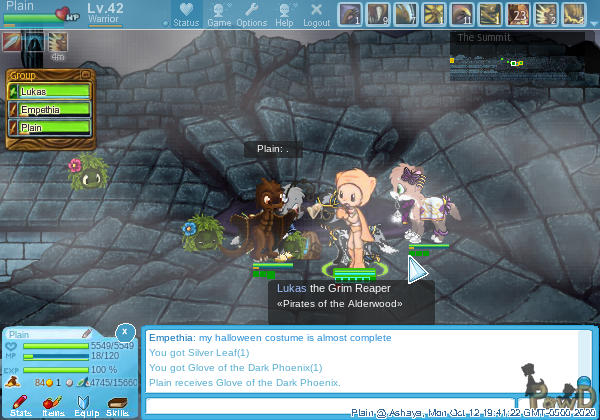Viewport: 600px width, 420px height.
Task: Open the Equip window
Action: point(85,404)
